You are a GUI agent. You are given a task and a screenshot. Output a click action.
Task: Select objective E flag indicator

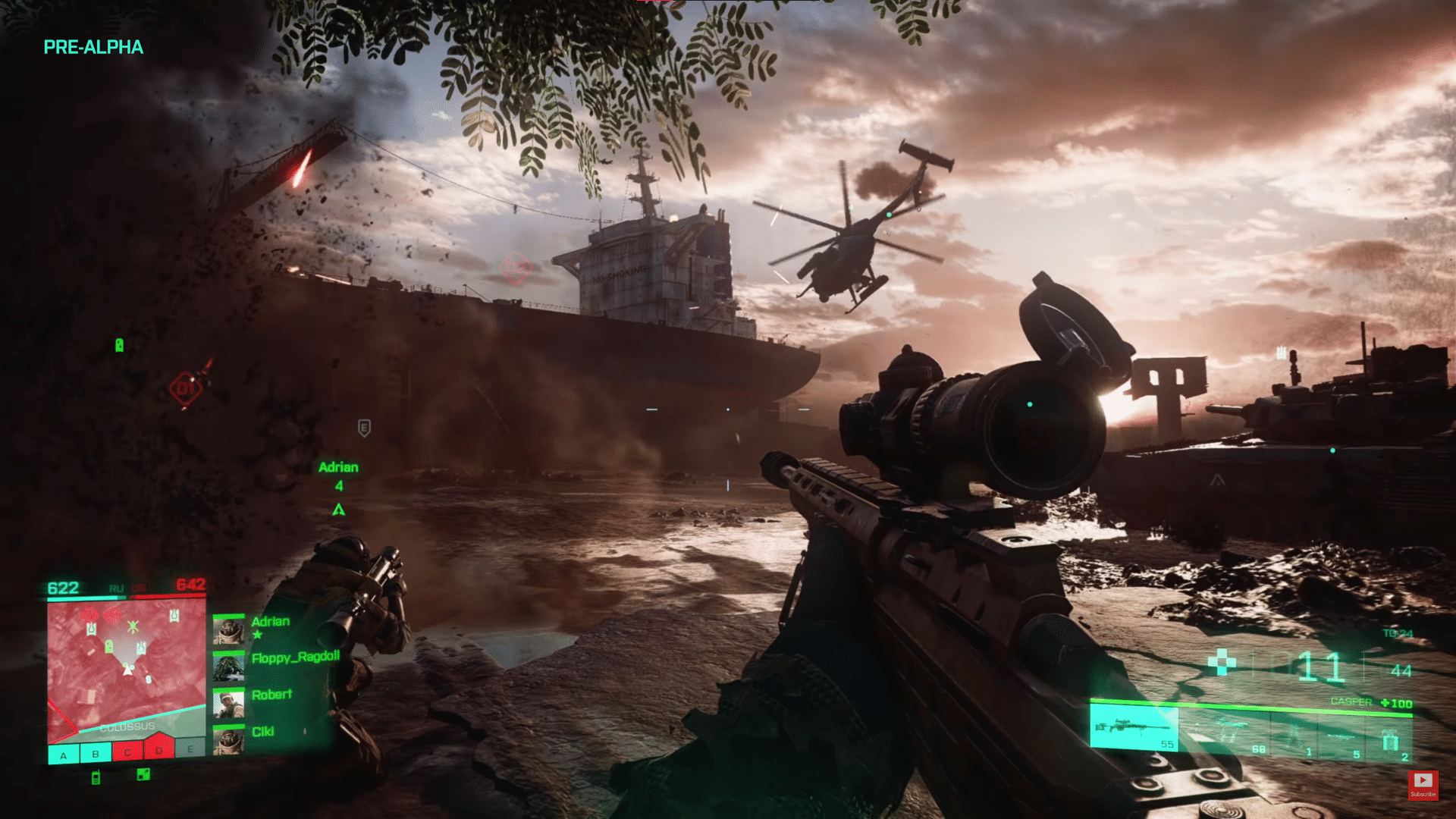190,749
